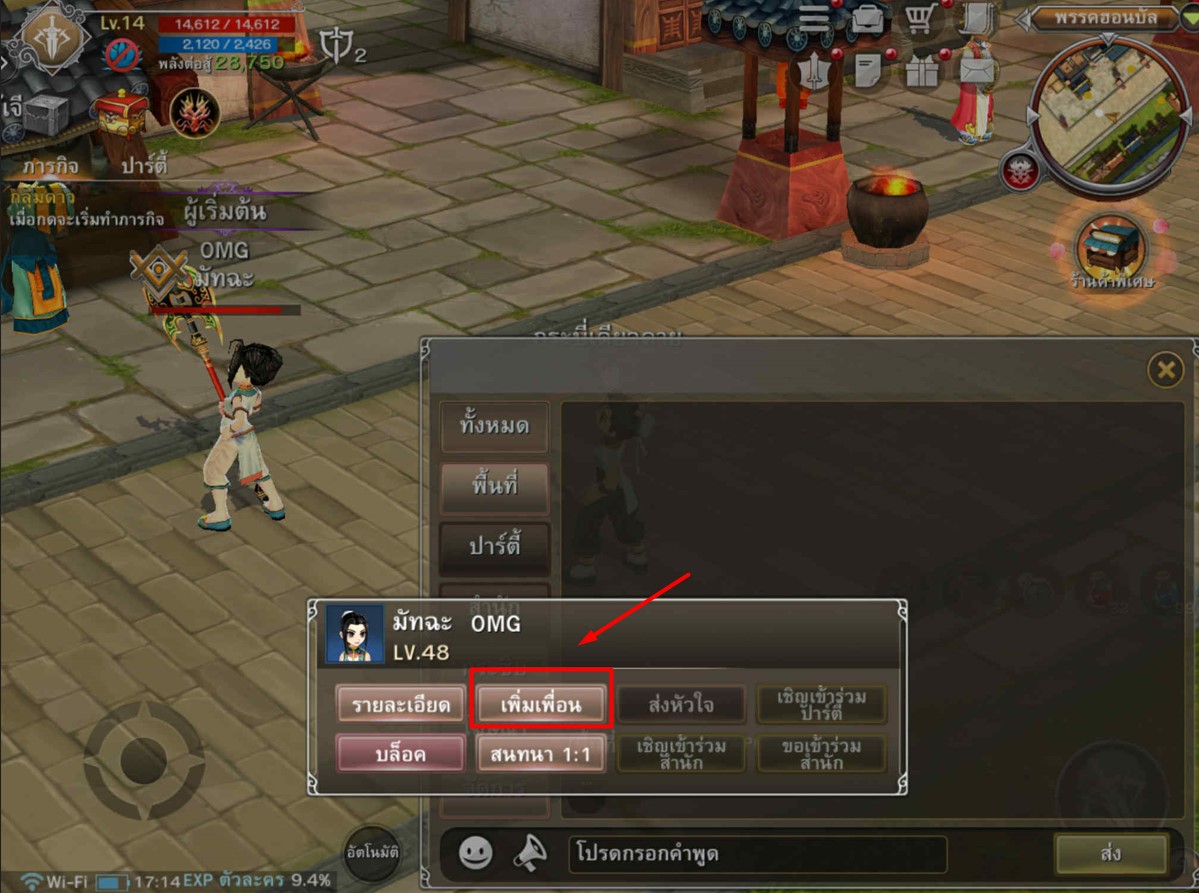Click the megaphone broadcast icon
The width and height of the screenshot is (1199, 893).
[531, 852]
